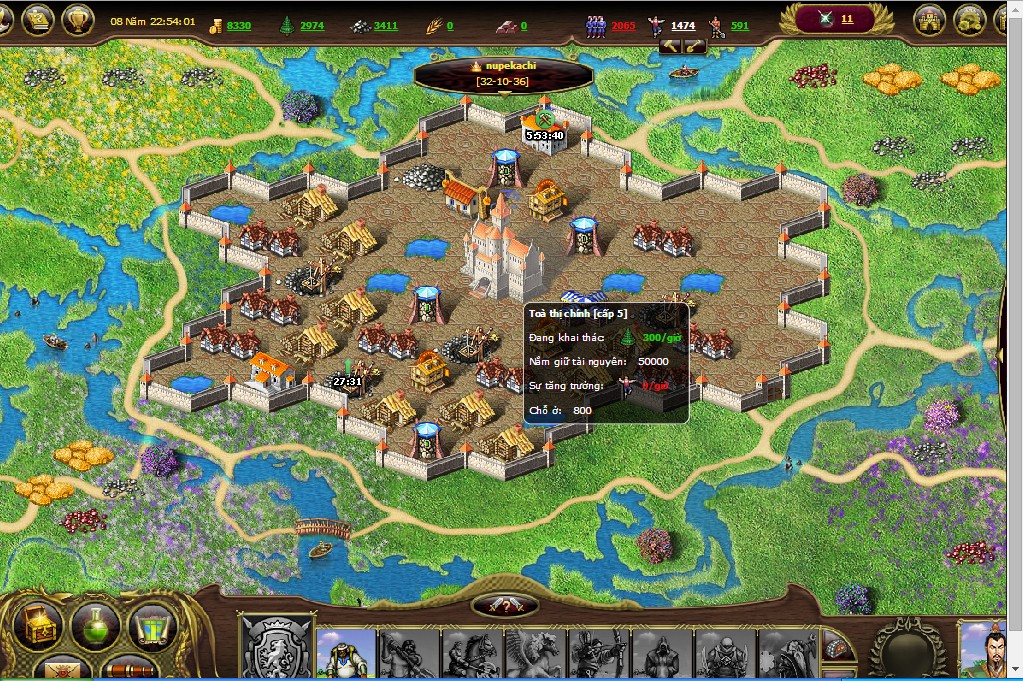
Task: Click the sword and question mark button
Action: [506, 605]
